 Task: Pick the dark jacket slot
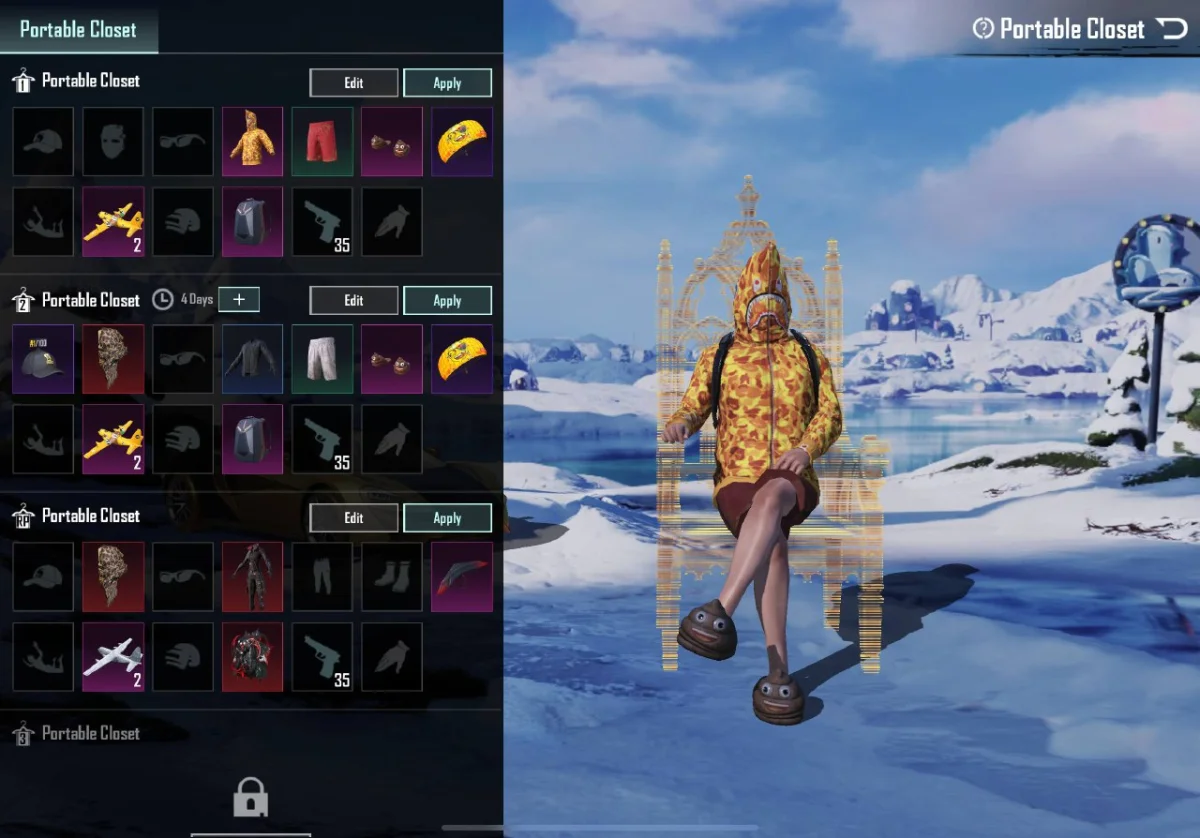point(252,358)
